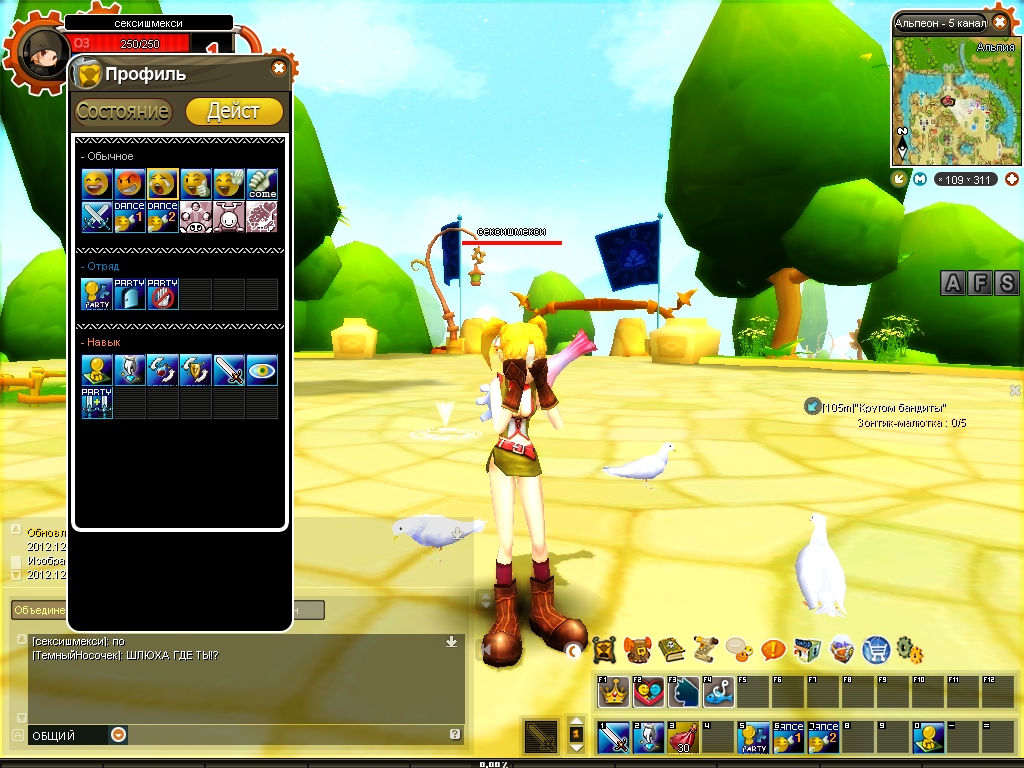Close the minimap with its X button
This screenshot has height=768, width=1024.
(x=999, y=22)
